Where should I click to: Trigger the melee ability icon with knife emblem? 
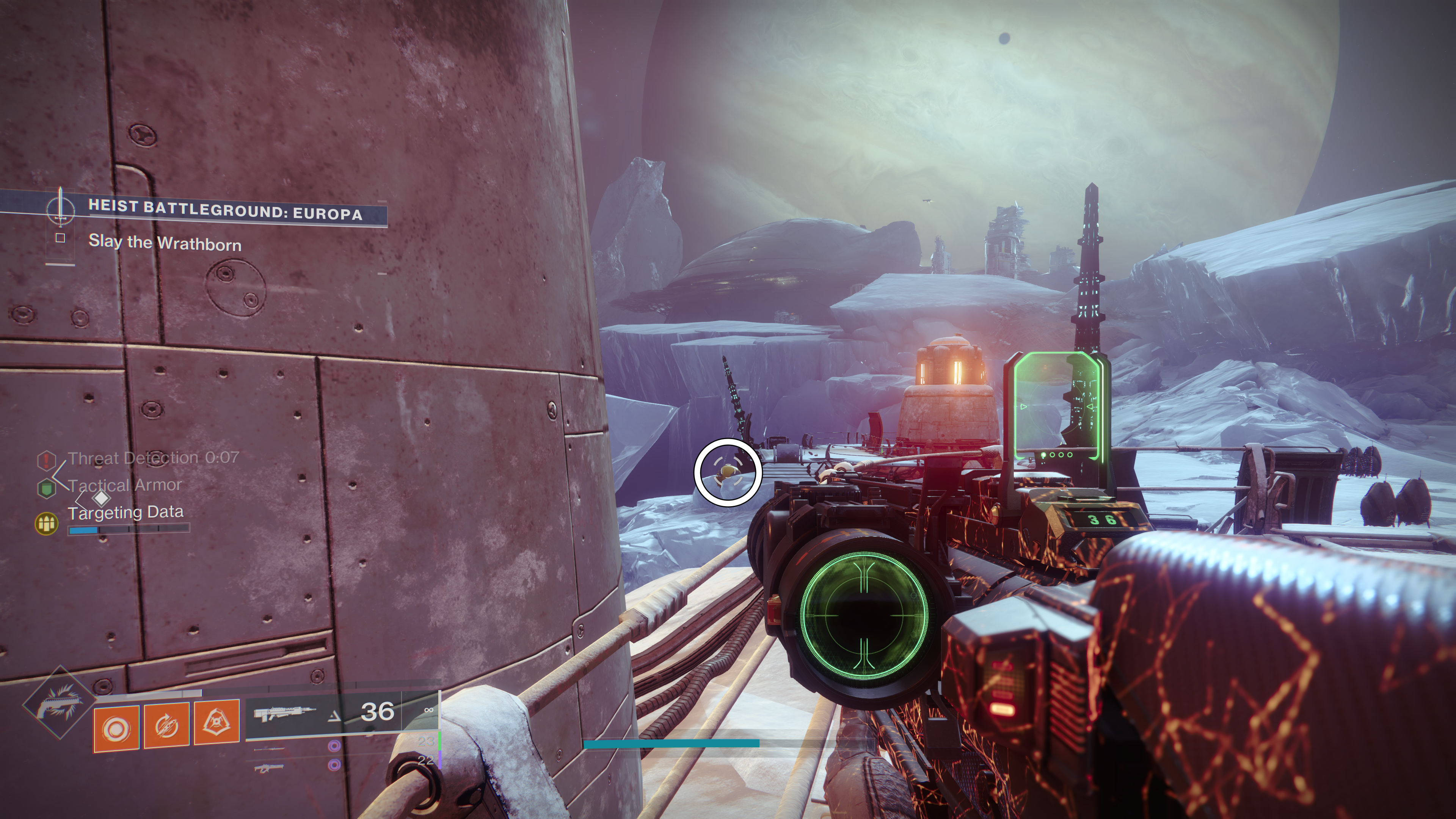(217, 723)
